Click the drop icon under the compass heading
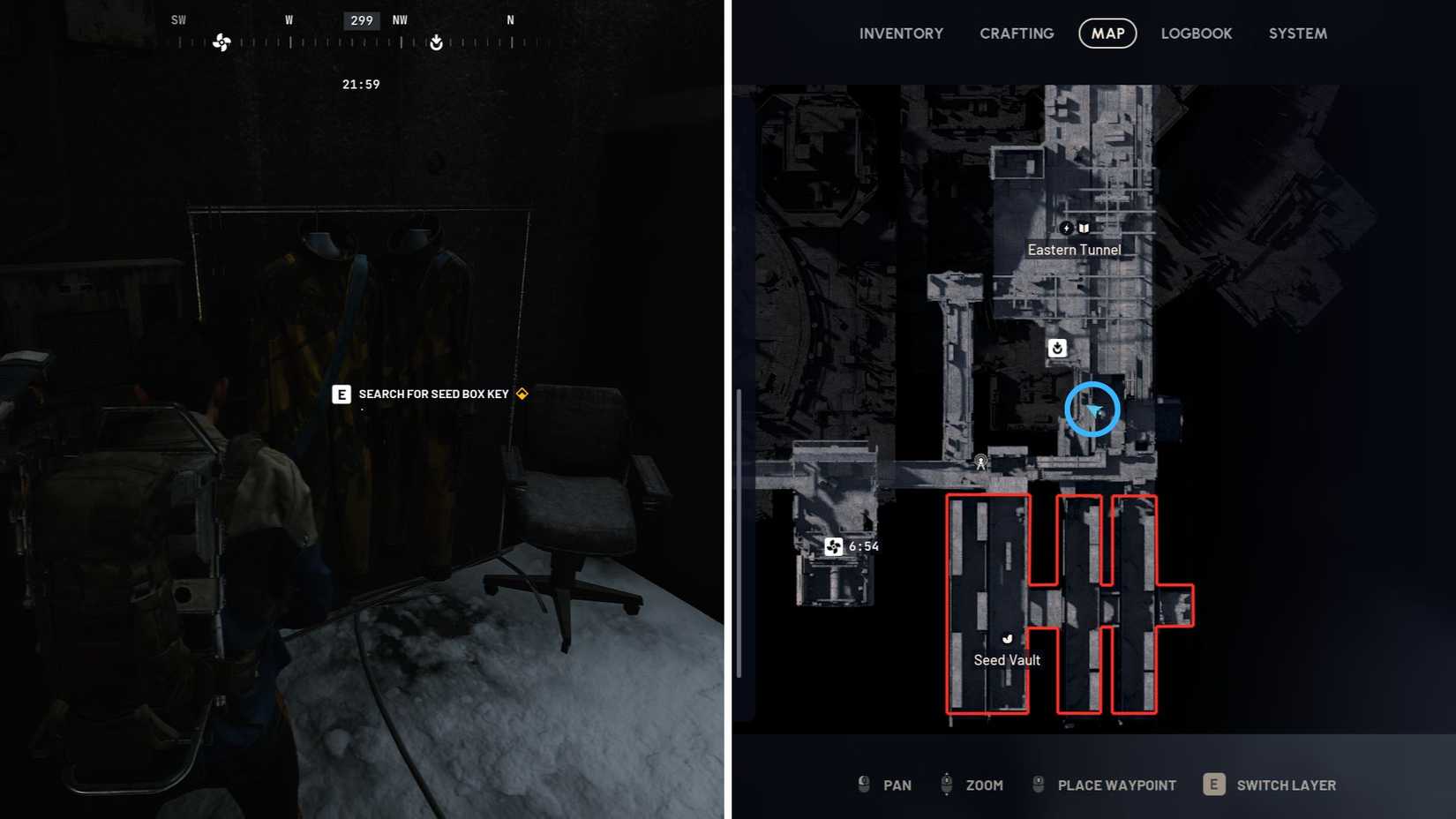1456x819 pixels. click(x=436, y=41)
